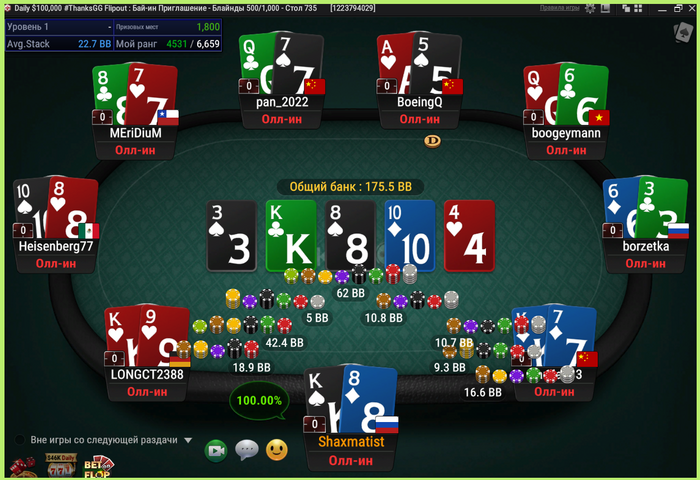
Task: Toggle "Вне игры со следующей раздачи" checkbox
Action: (19, 440)
